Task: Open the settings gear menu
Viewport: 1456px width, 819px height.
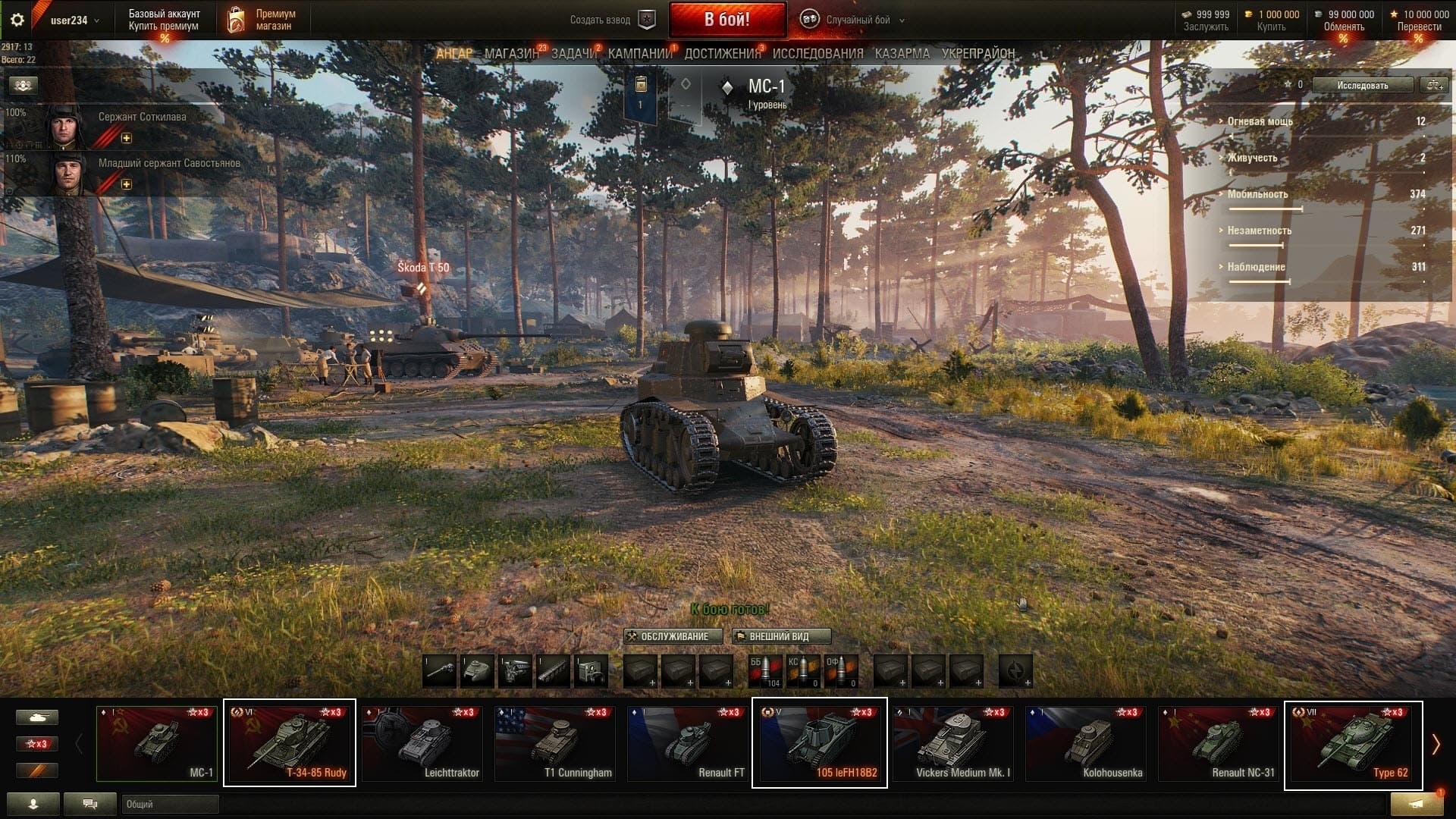Action: coord(17,20)
